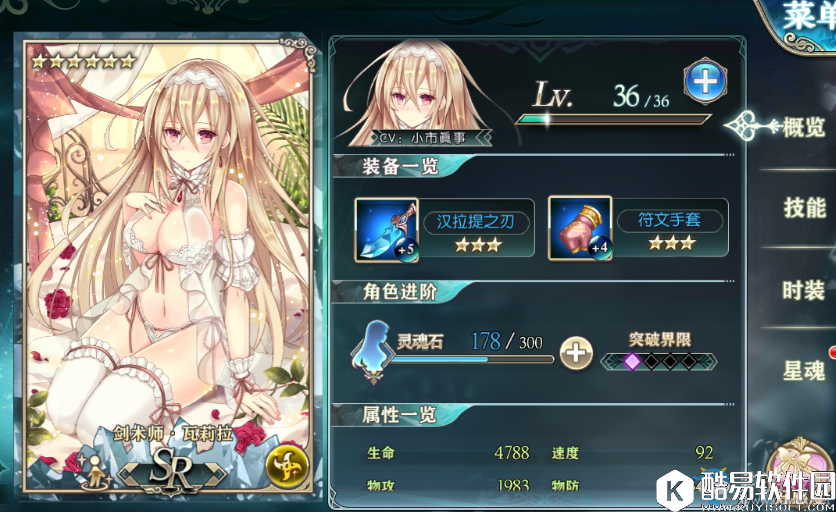Select the 符文手套 glove equipment slot

point(580,229)
